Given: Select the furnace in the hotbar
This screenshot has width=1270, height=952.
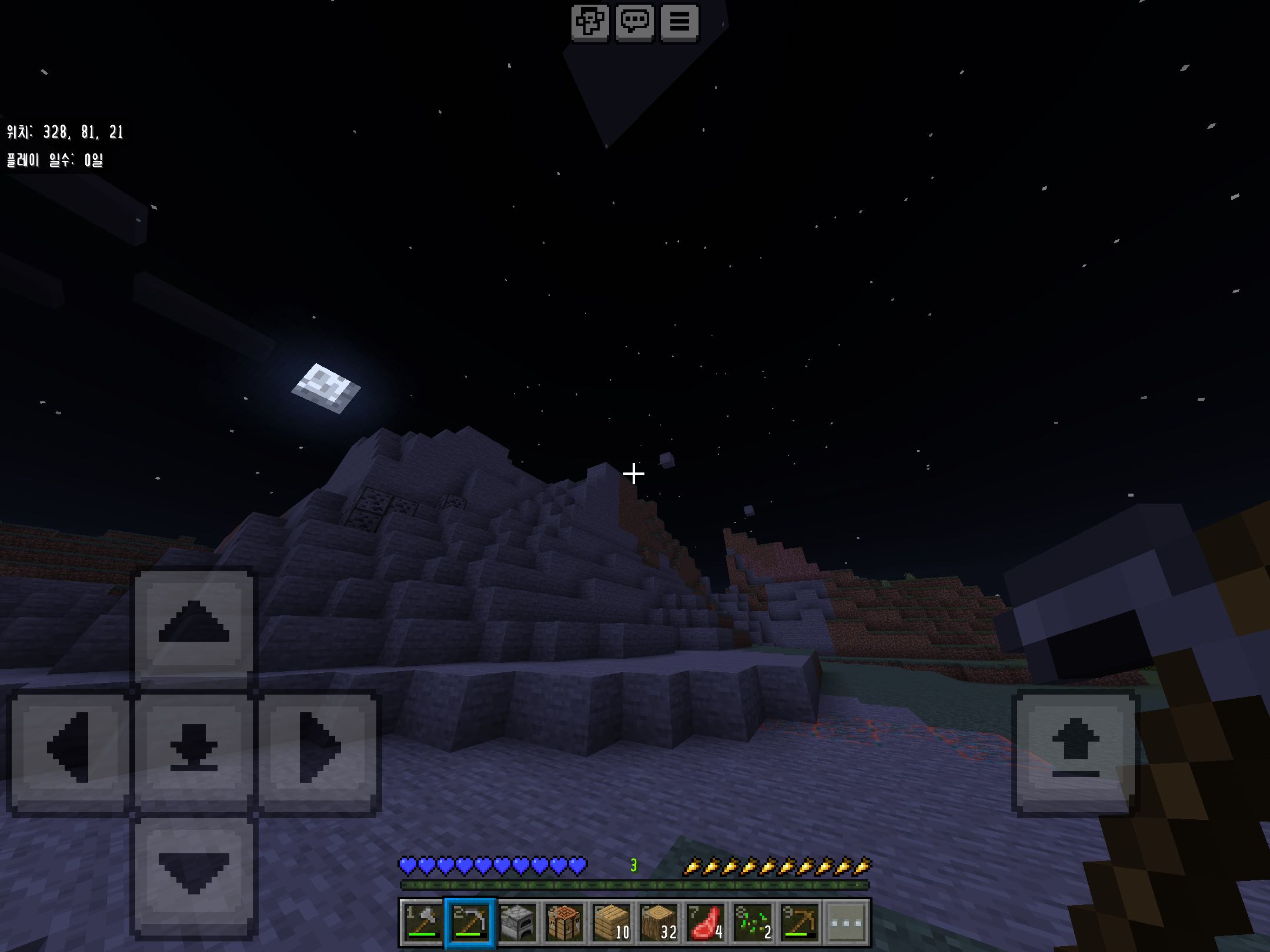Looking at the screenshot, I should tap(517, 922).
